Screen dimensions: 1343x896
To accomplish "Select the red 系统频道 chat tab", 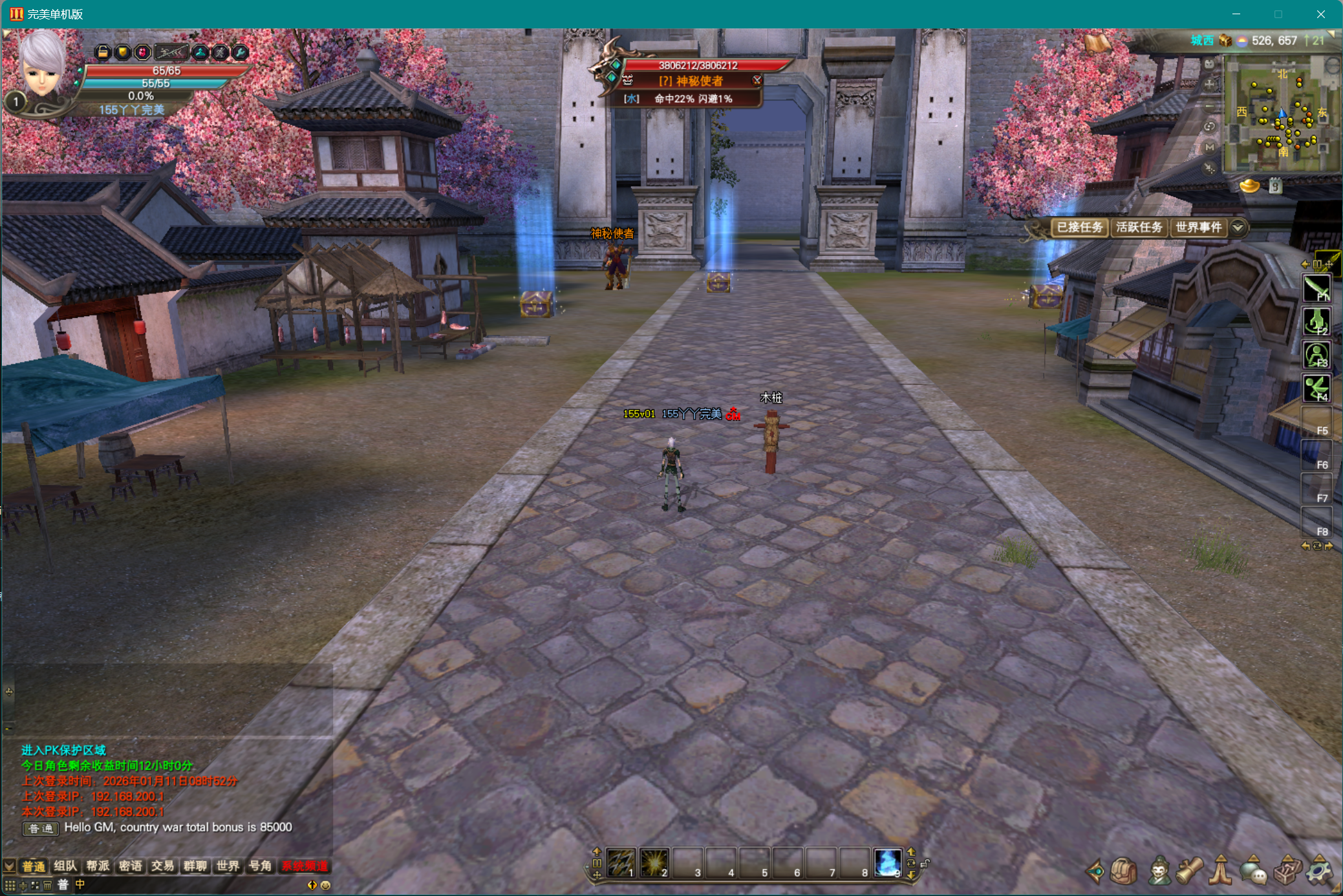I will pyautogui.click(x=305, y=866).
